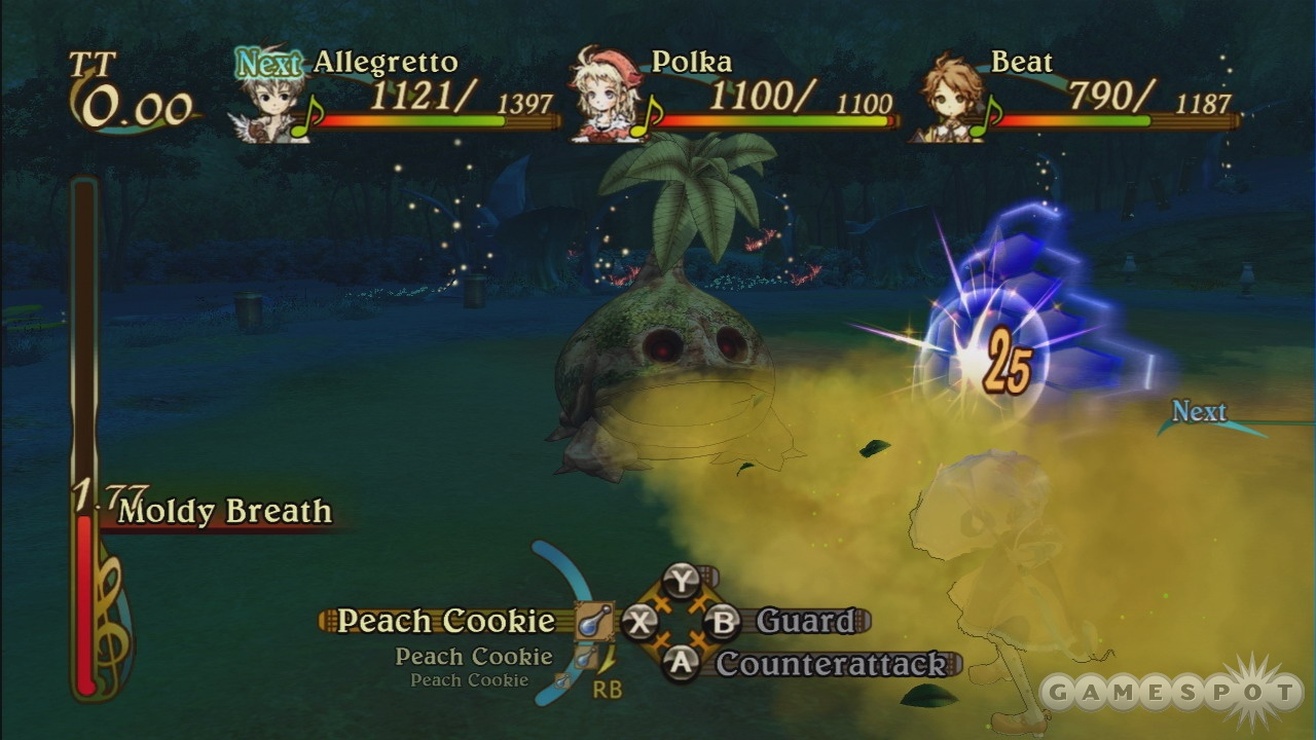This screenshot has width=1316, height=740.
Task: Select the Guard command
Action: [805, 621]
